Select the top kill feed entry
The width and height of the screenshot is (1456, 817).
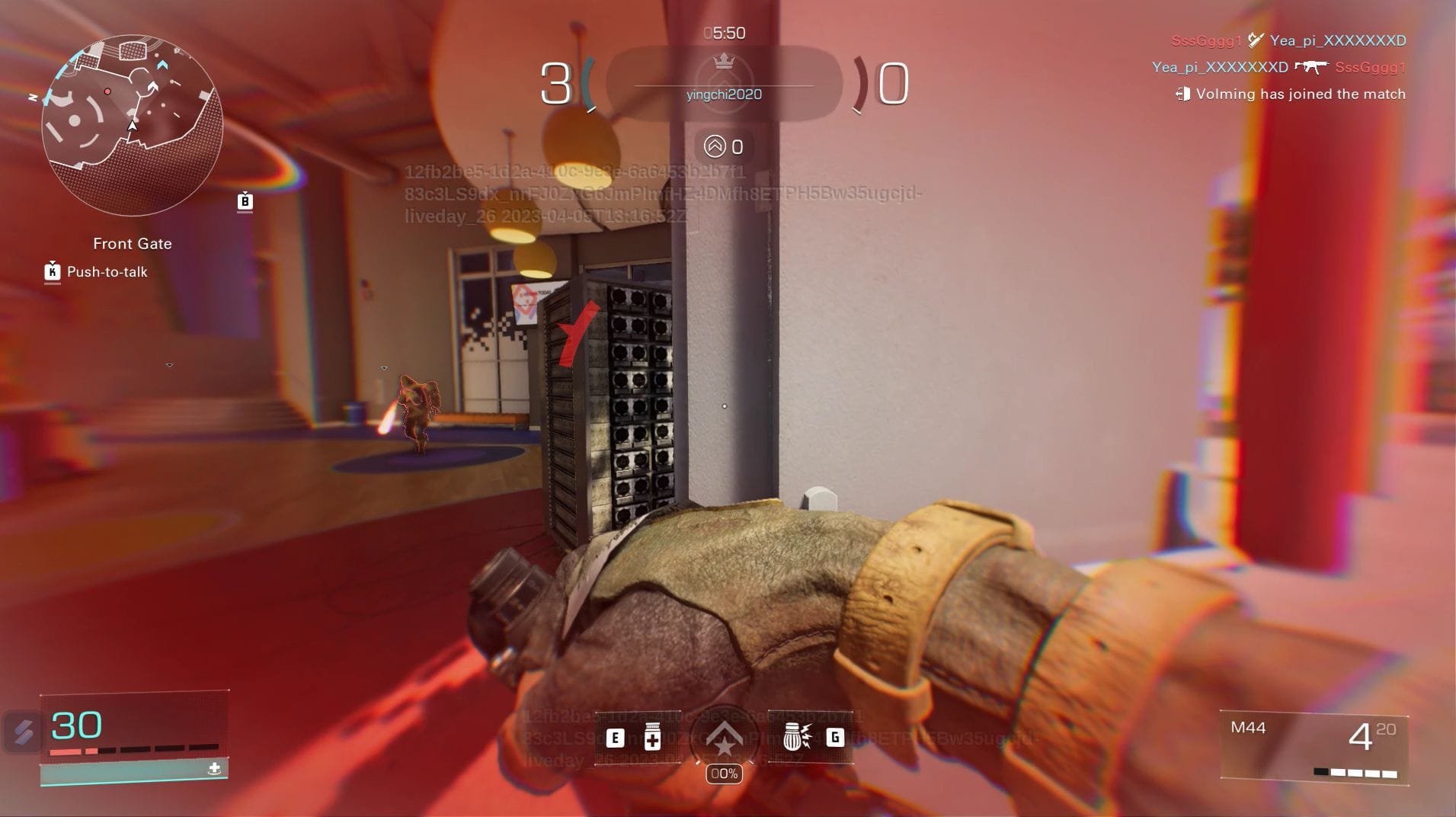coord(1288,40)
